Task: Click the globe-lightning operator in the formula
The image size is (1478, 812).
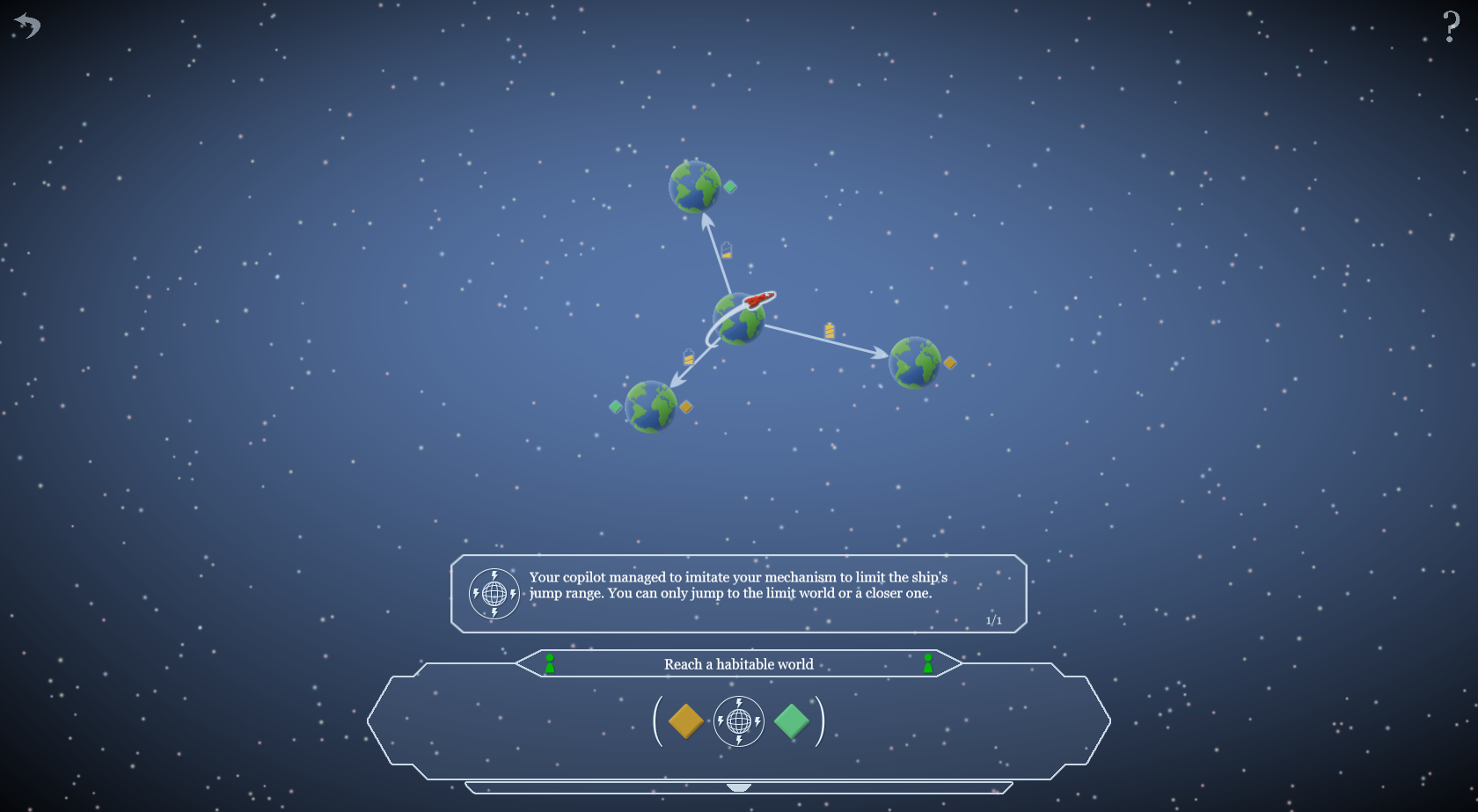Action: 739,721
